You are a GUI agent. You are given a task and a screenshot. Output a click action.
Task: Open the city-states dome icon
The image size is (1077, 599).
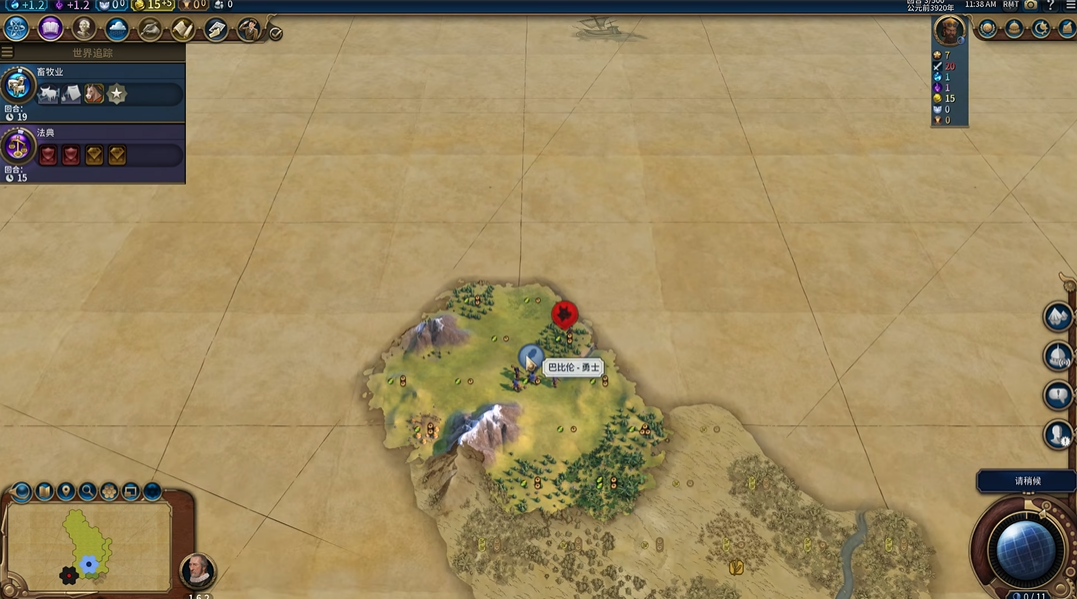point(1014,28)
